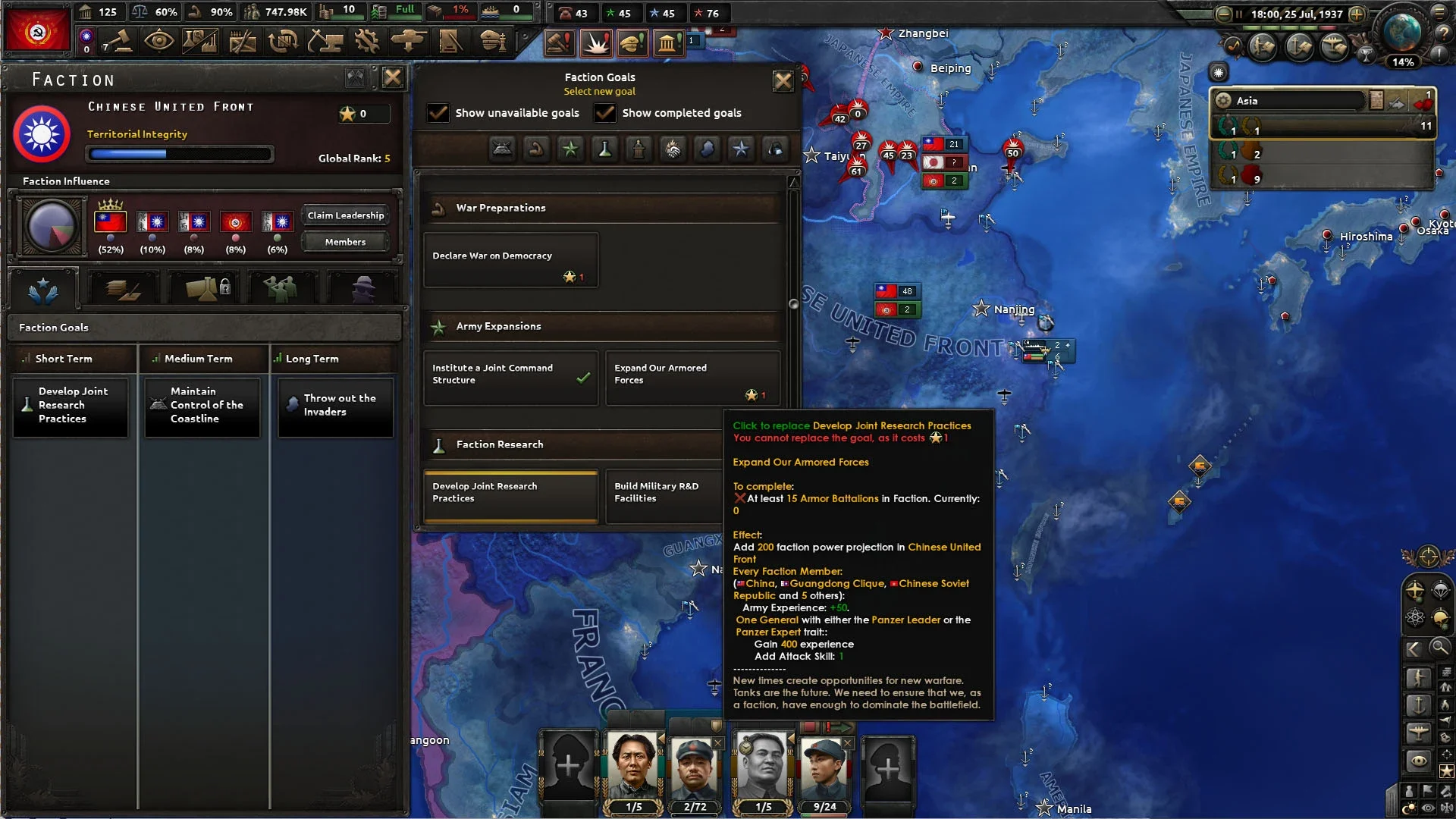Open the Faction Research flask category icon
1456x819 pixels.
(x=604, y=149)
